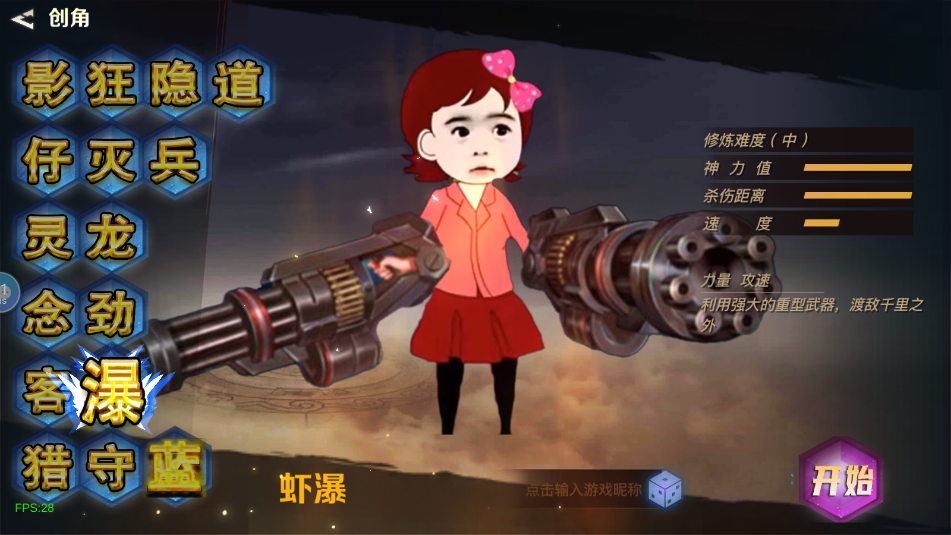Choose the 灵 class hexagon
951x535 pixels.
click(48, 238)
